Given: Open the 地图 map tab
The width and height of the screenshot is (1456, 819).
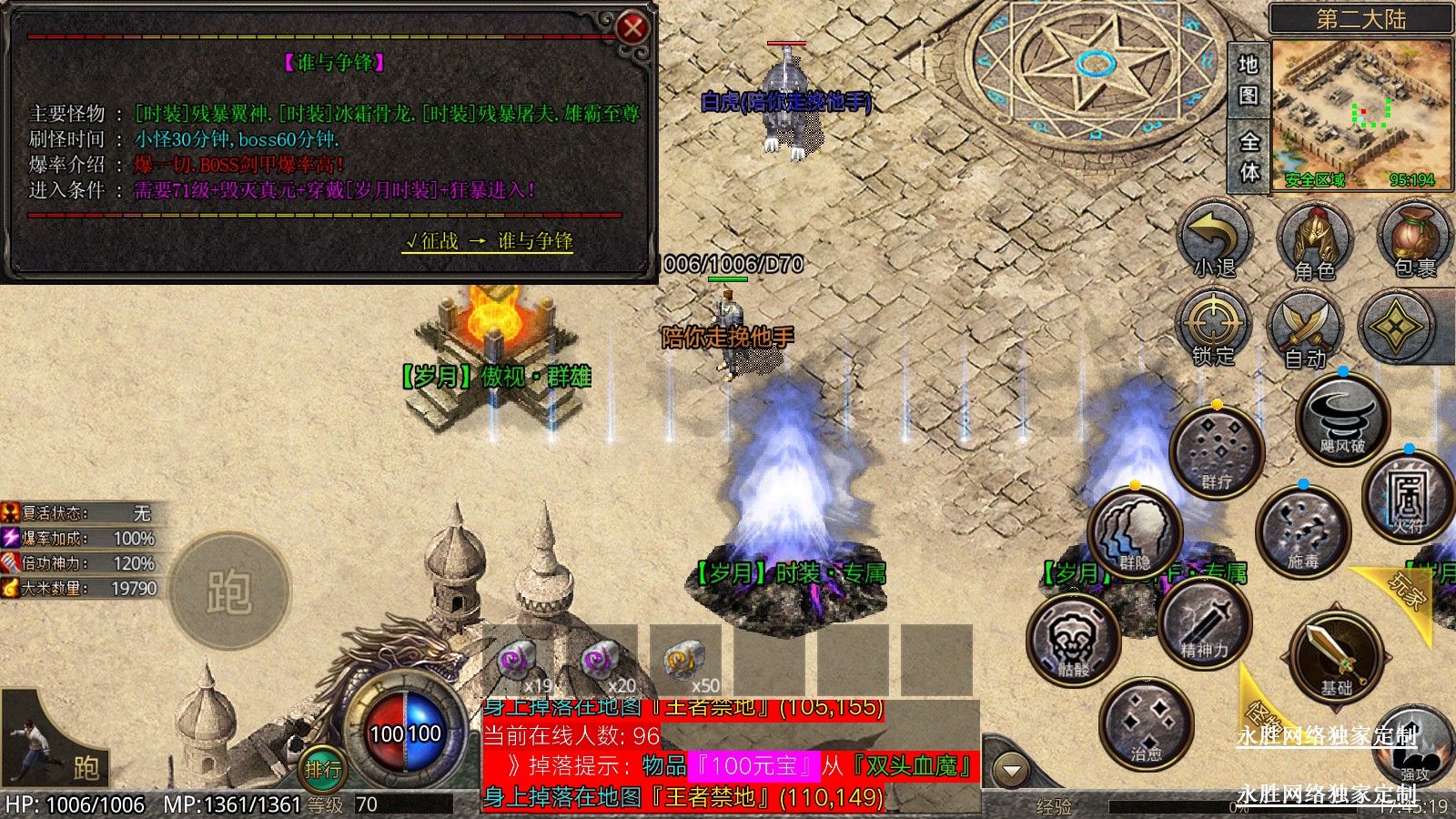Looking at the screenshot, I should pyautogui.click(x=1248, y=79).
